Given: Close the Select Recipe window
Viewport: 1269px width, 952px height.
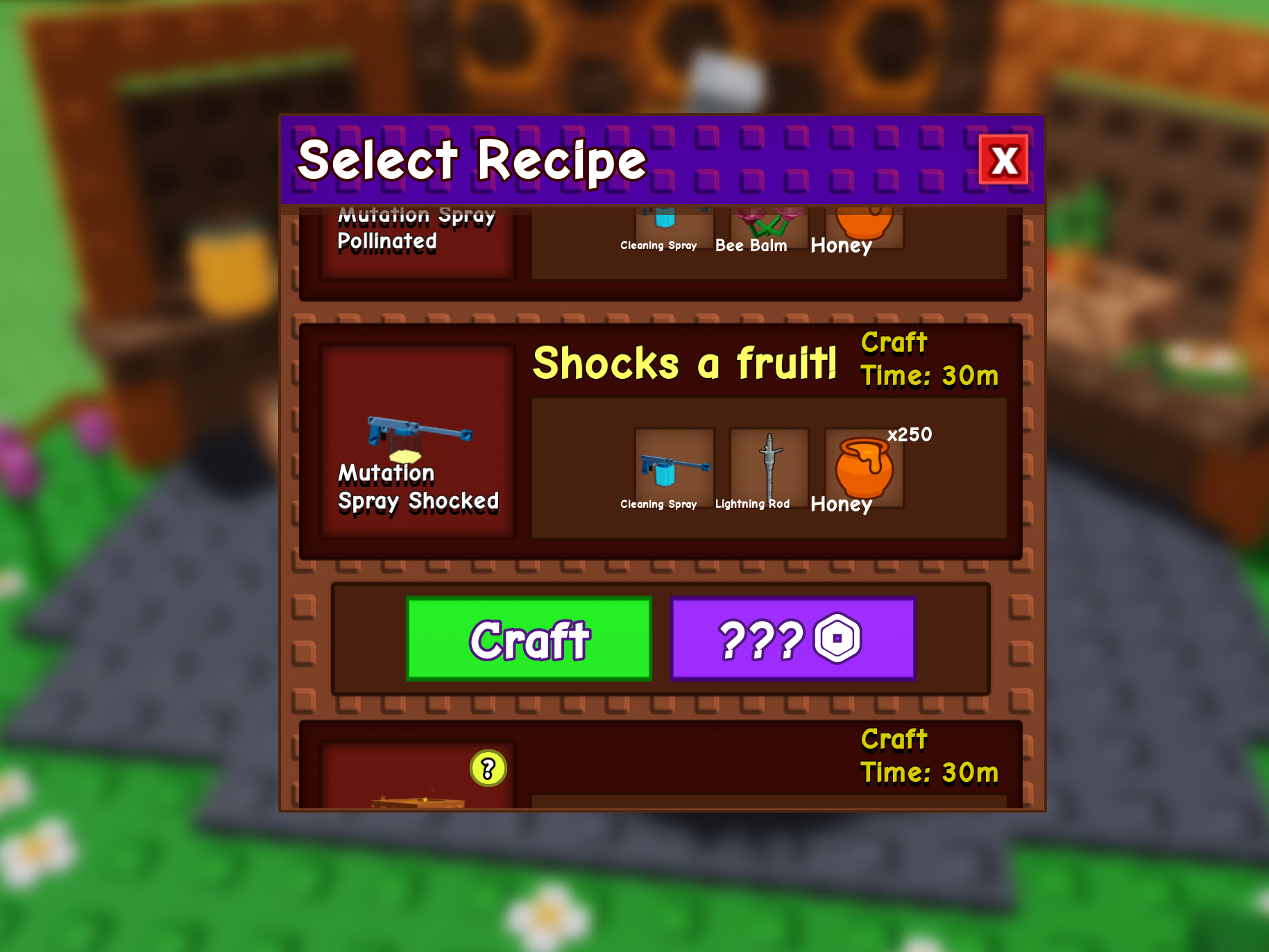Looking at the screenshot, I should point(1003,160).
